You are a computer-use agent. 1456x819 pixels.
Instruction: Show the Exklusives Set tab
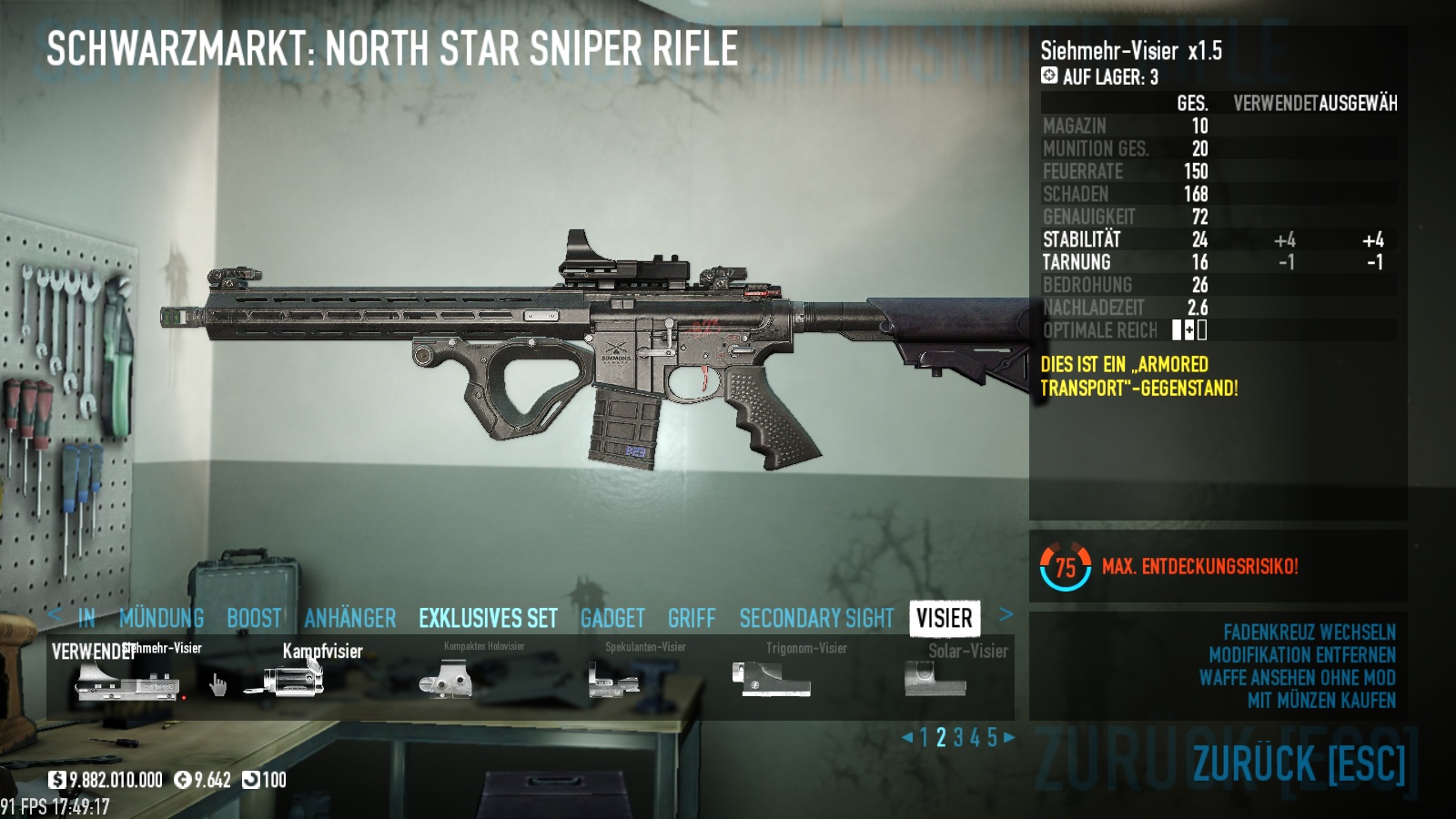click(x=488, y=619)
